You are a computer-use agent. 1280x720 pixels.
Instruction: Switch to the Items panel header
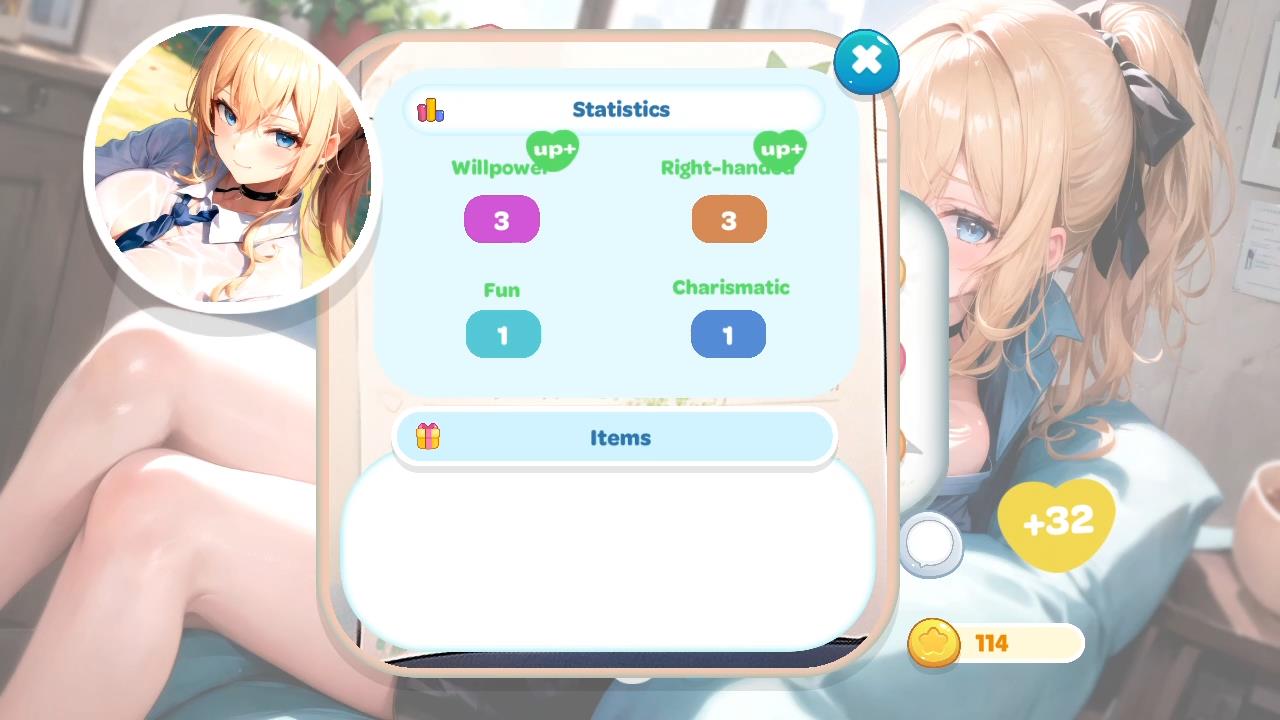(620, 437)
